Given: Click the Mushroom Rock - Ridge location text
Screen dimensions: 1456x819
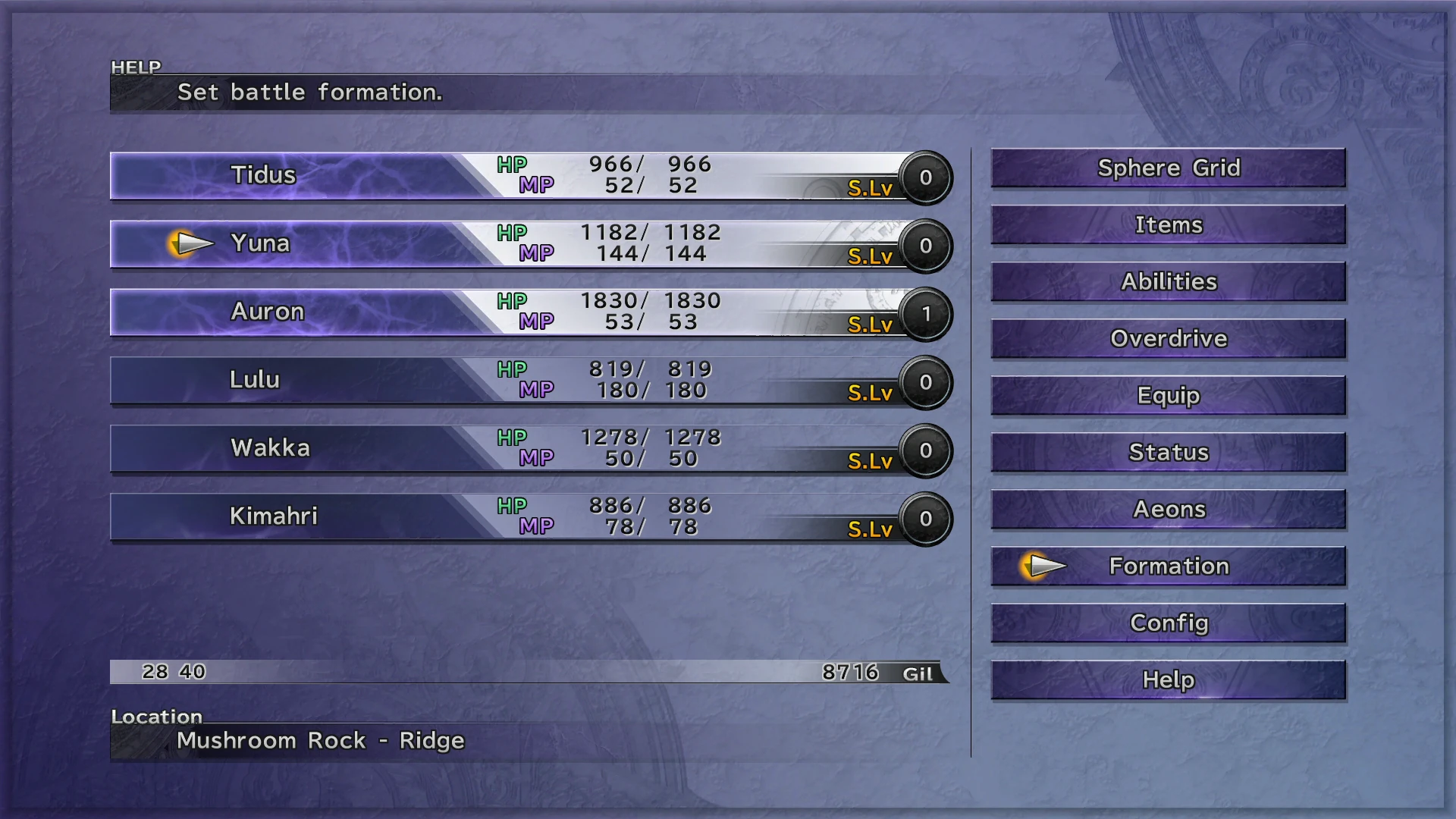Looking at the screenshot, I should point(319,741).
